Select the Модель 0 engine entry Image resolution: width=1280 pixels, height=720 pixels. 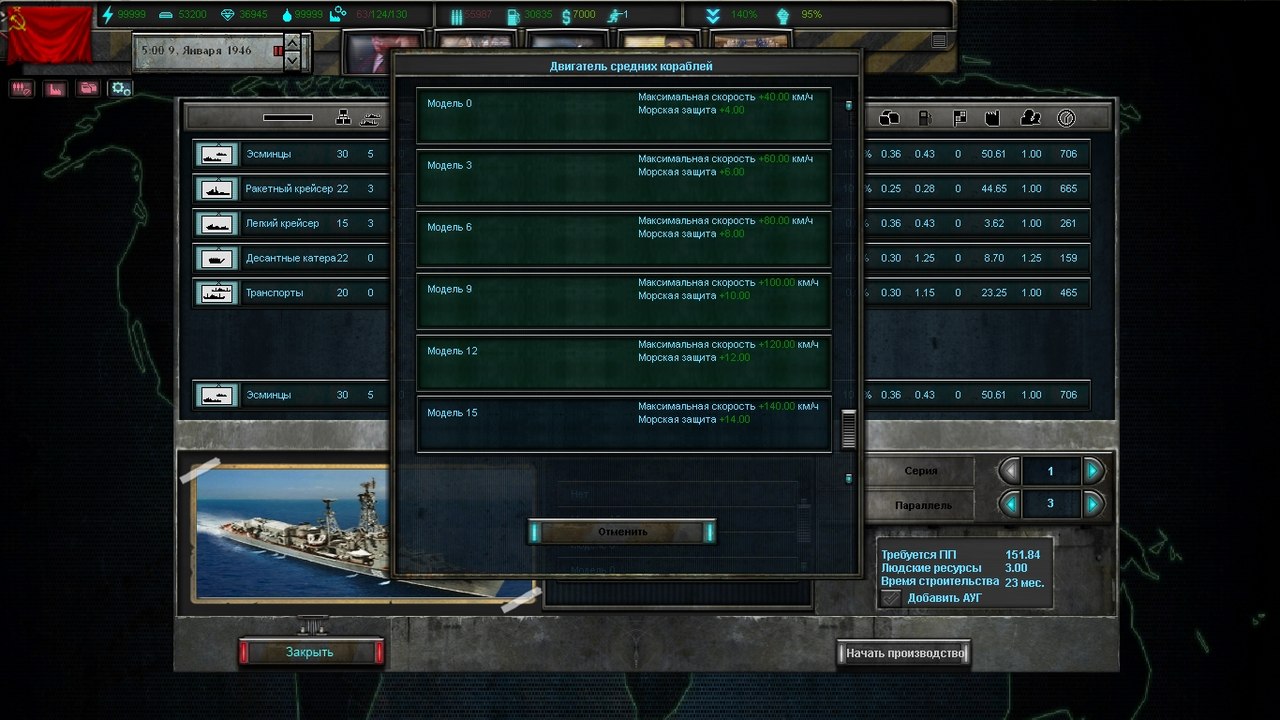[x=623, y=115]
